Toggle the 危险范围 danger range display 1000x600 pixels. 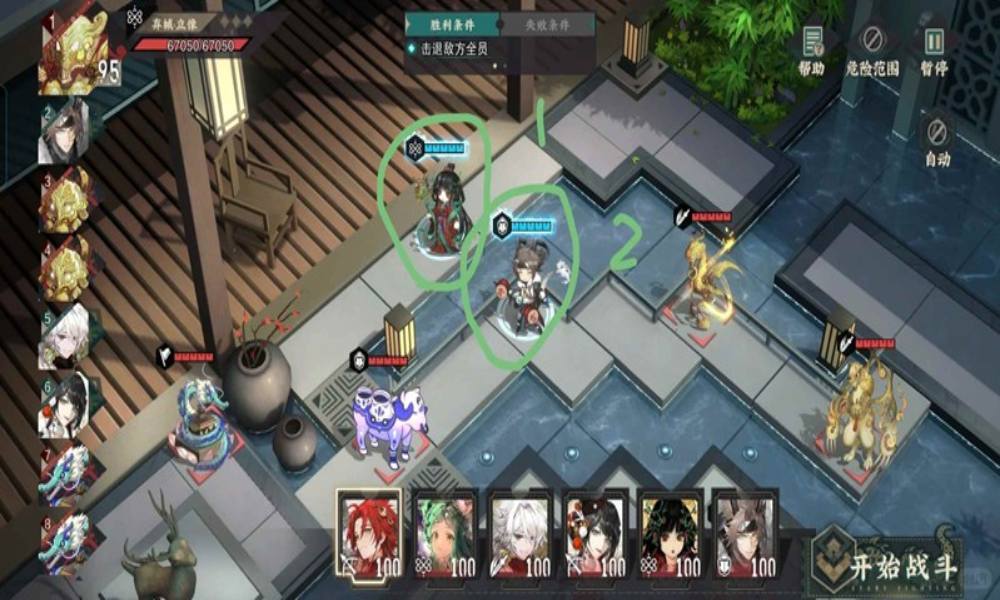(x=872, y=50)
